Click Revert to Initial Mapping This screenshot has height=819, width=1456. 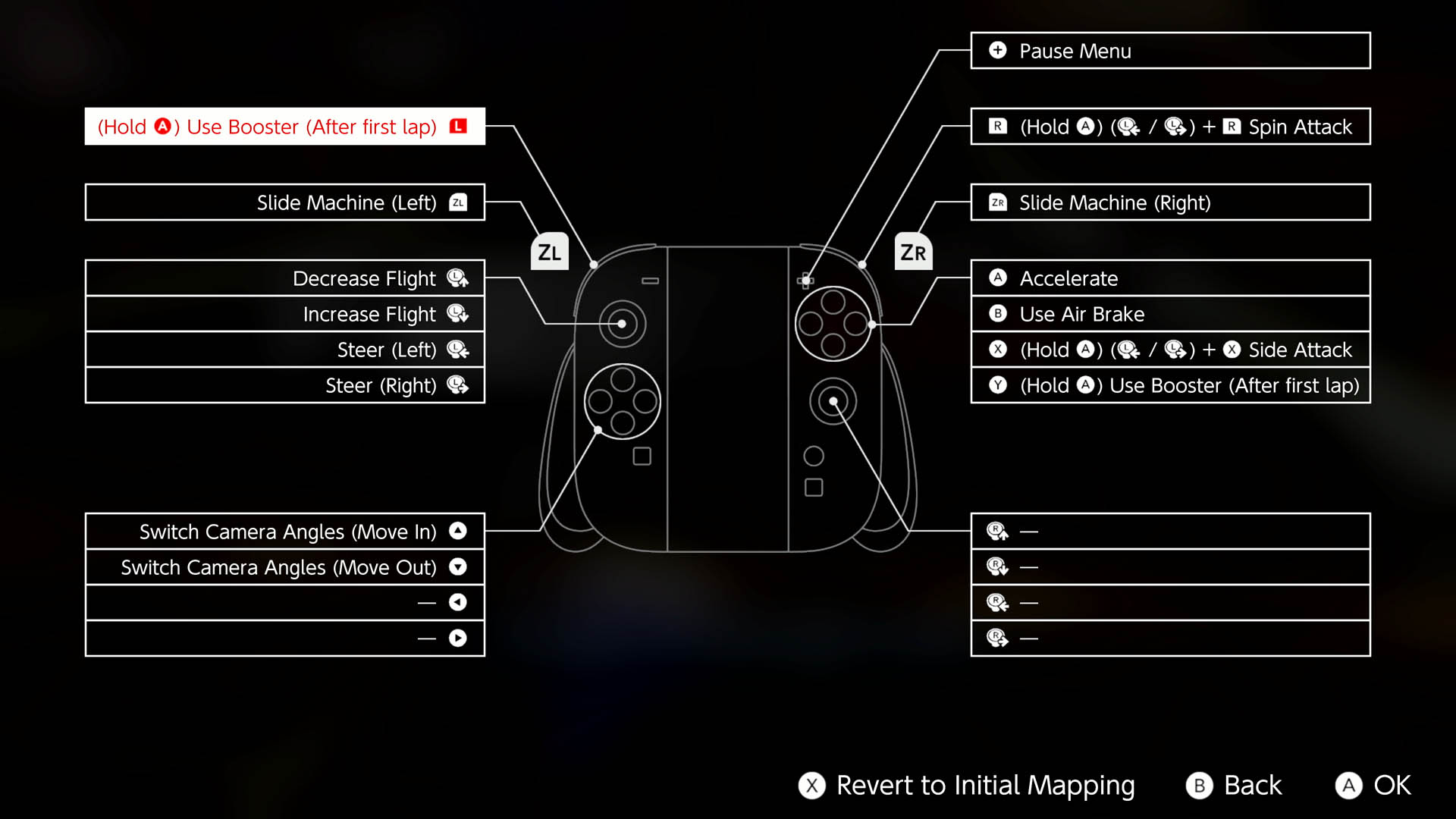point(967,786)
